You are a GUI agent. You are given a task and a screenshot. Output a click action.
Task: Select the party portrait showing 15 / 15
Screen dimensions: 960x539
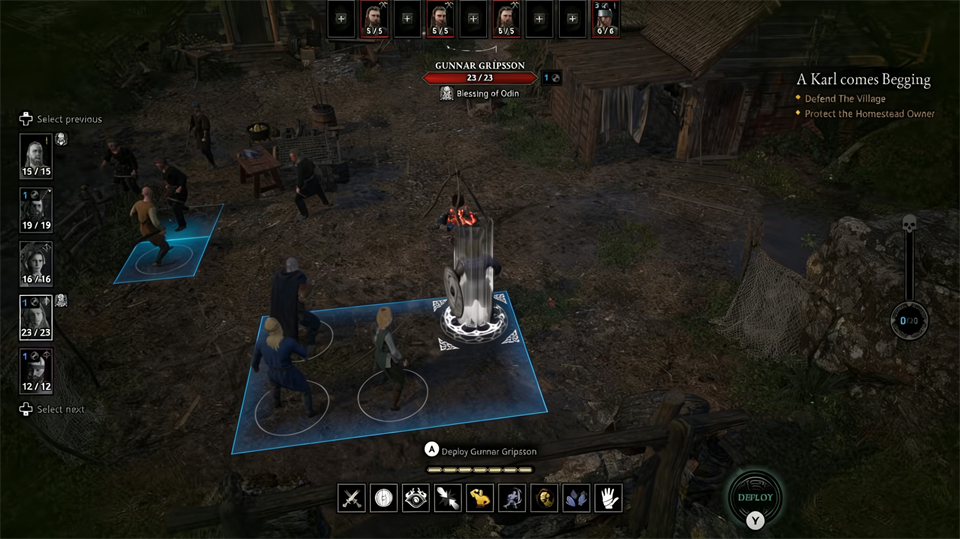coord(36,154)
